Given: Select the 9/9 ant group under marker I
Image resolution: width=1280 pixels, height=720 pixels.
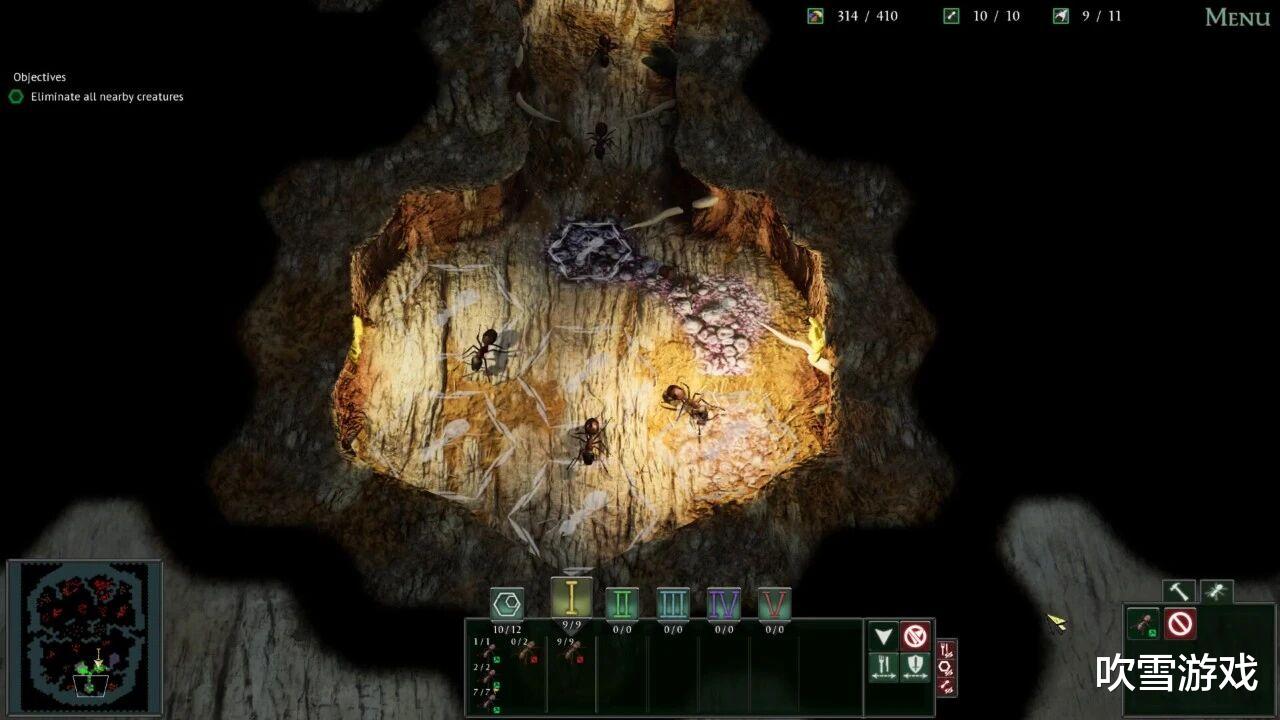Looking at the screenshot, I should click(572, 652).
